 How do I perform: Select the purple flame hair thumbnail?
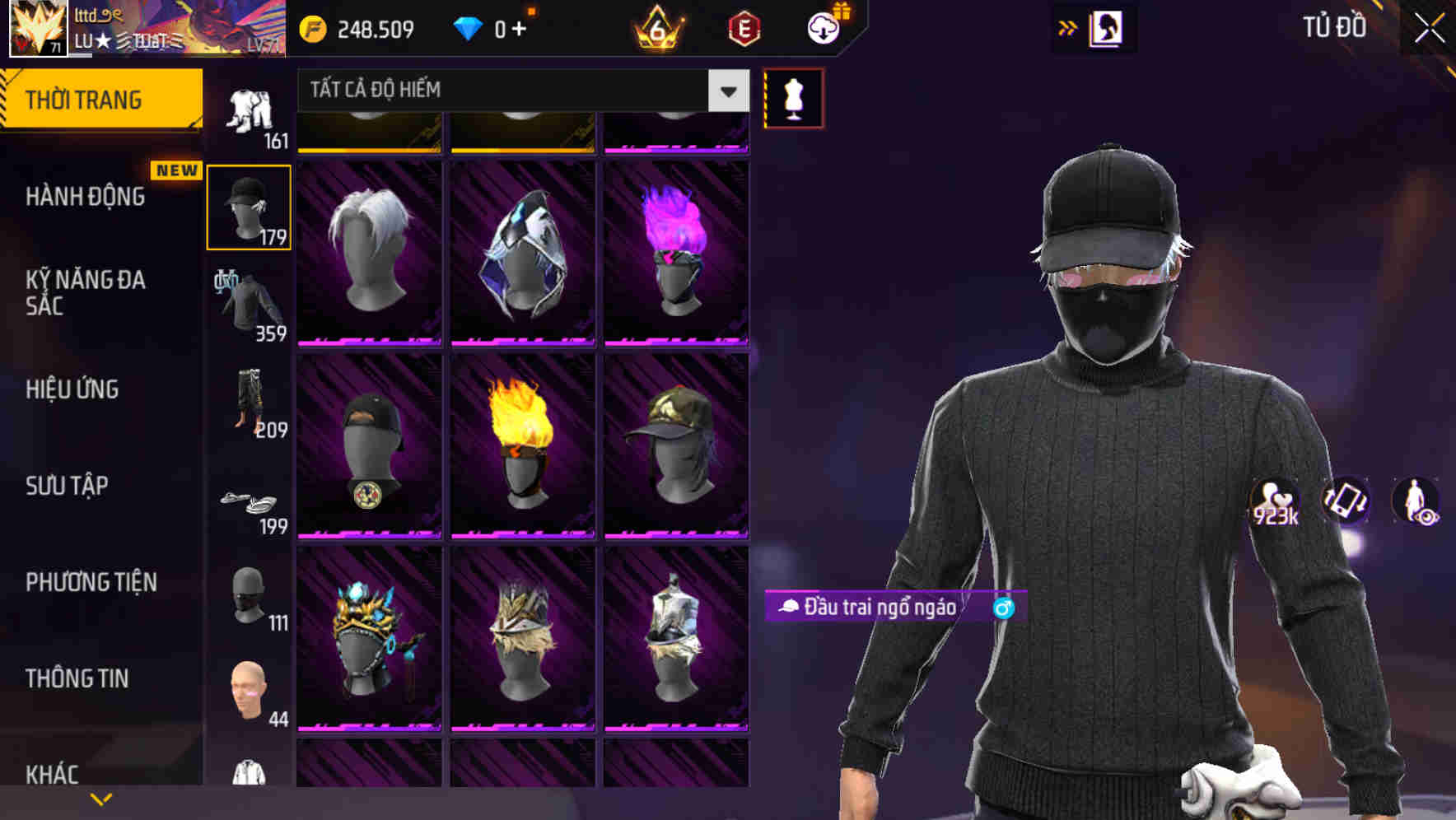tap(676, 247)
